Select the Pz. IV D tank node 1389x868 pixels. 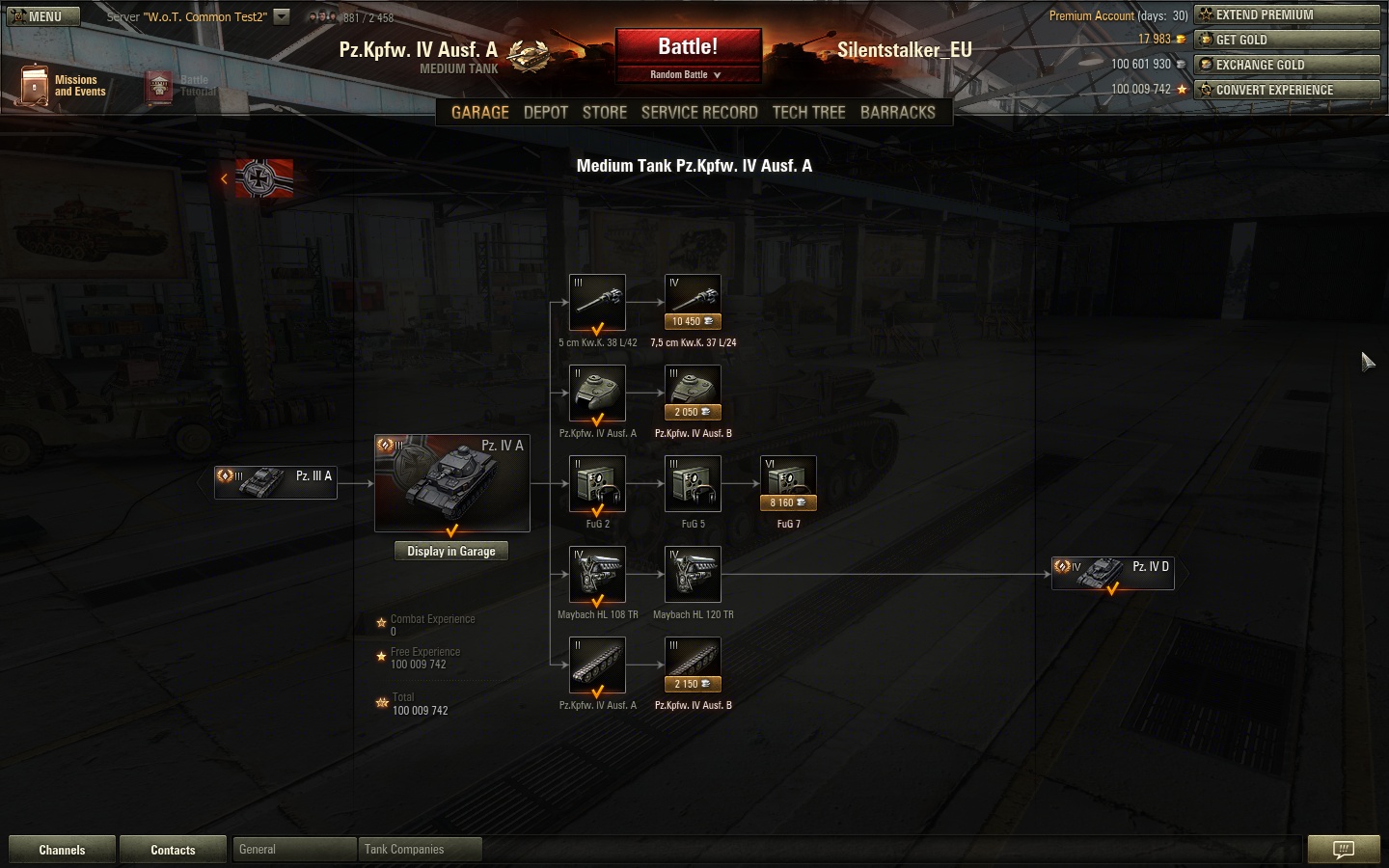click(x=1112, y=573)
